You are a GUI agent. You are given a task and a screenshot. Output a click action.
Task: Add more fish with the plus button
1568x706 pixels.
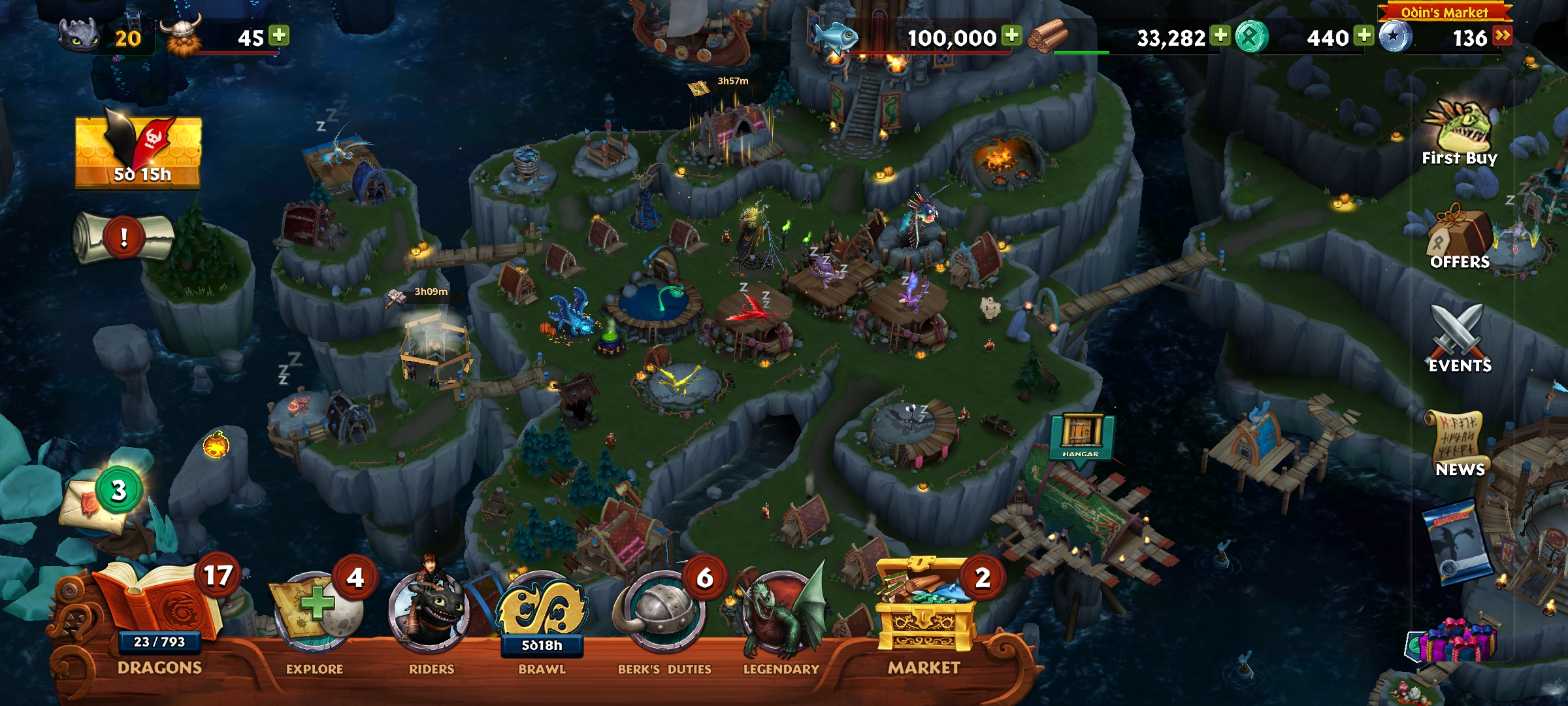(x=1012, y=36)
